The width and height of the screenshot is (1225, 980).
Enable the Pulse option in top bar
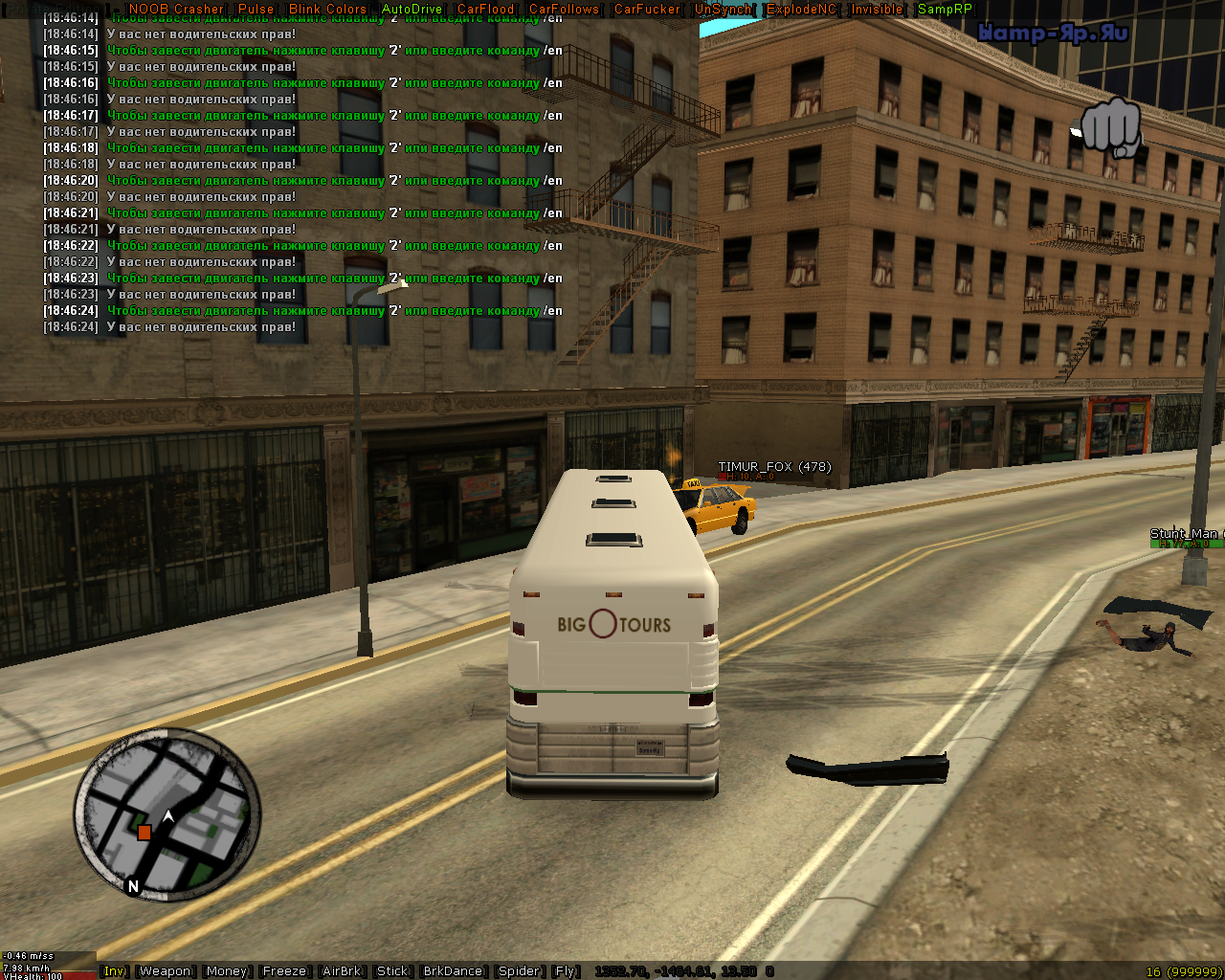click(256, 9)
